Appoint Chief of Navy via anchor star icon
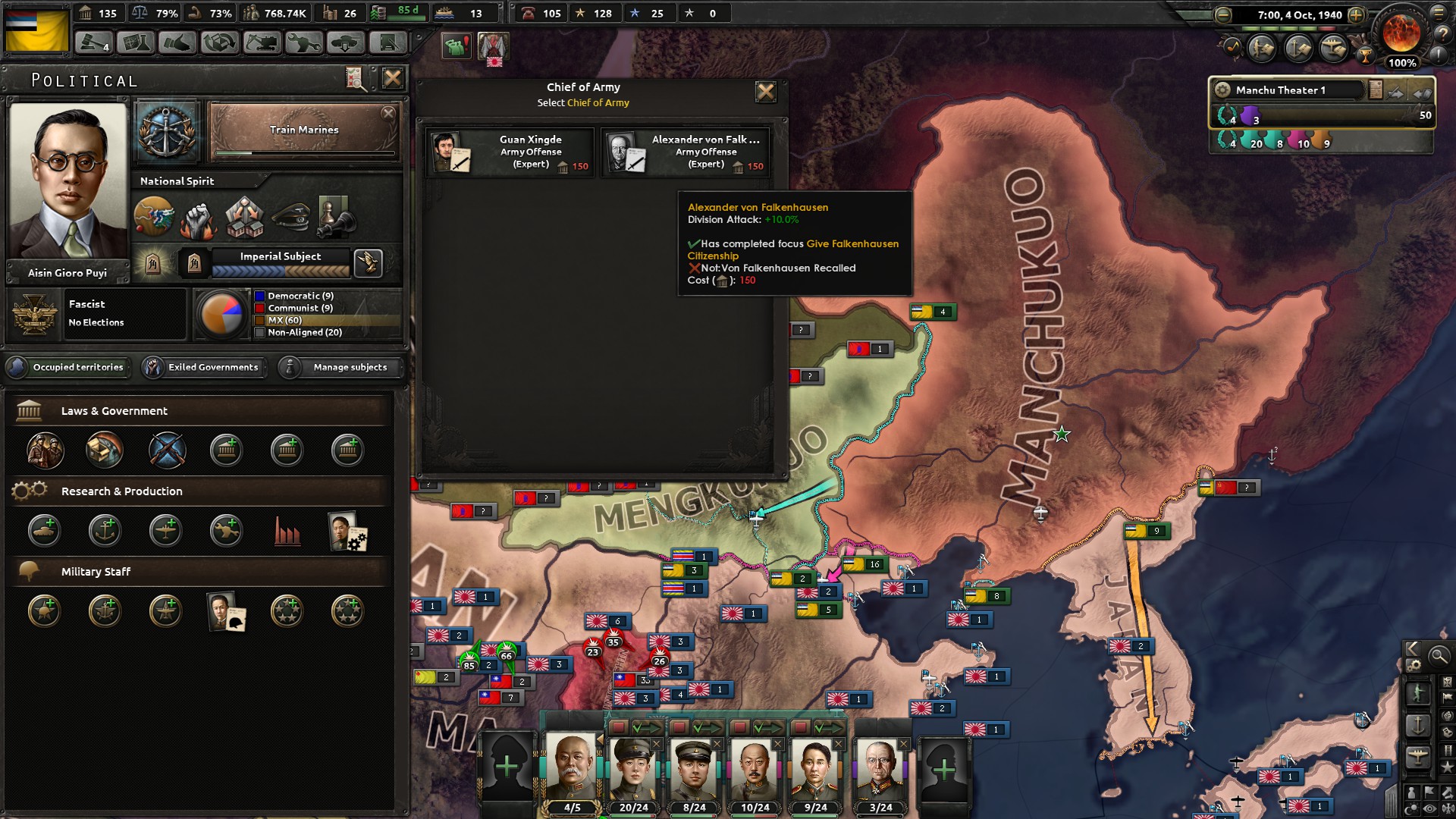The height and width of the screenshot is (819, 1456). pos(105,611)
